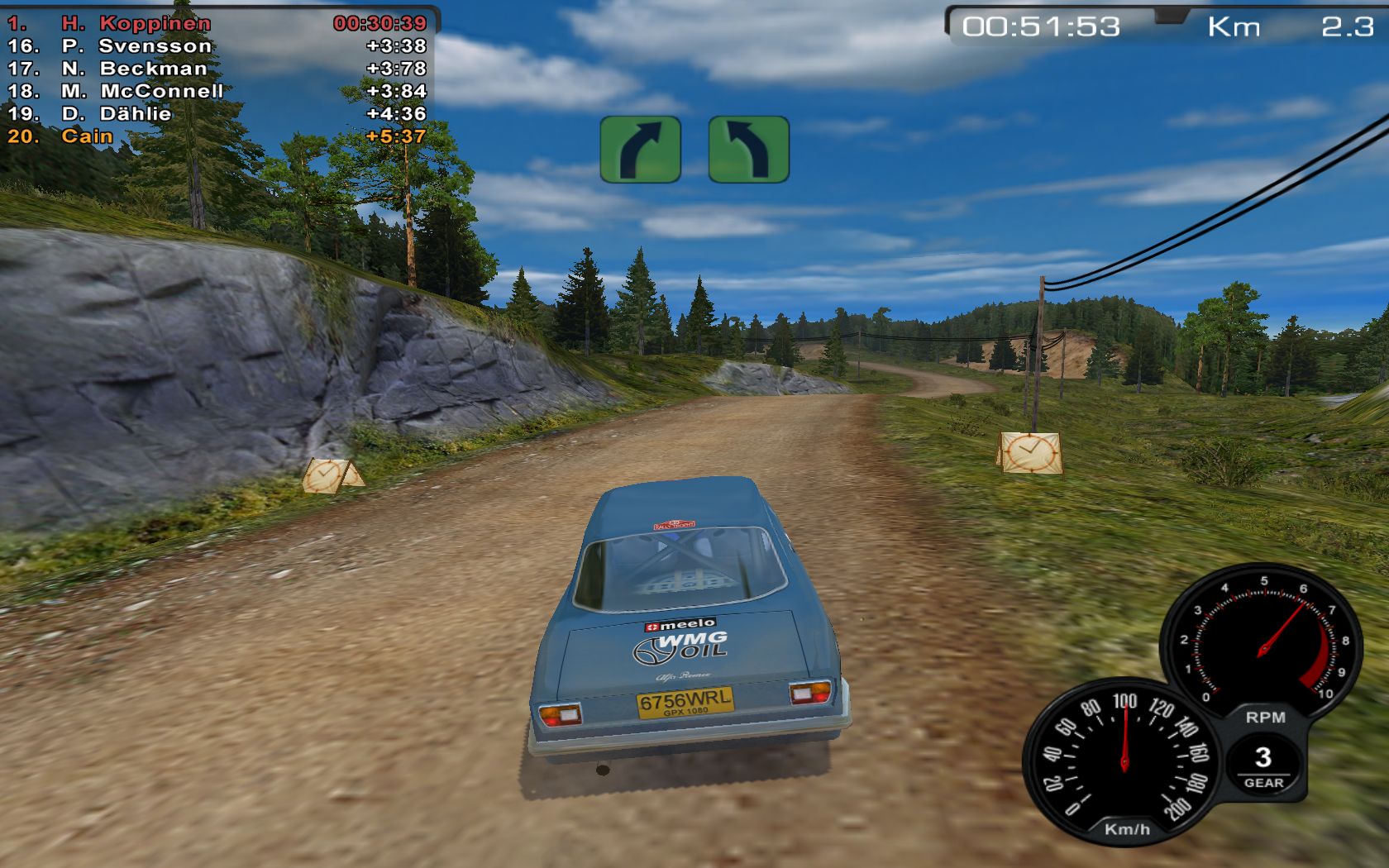Click the right-turn pace note arrow

tap(641, 150)
